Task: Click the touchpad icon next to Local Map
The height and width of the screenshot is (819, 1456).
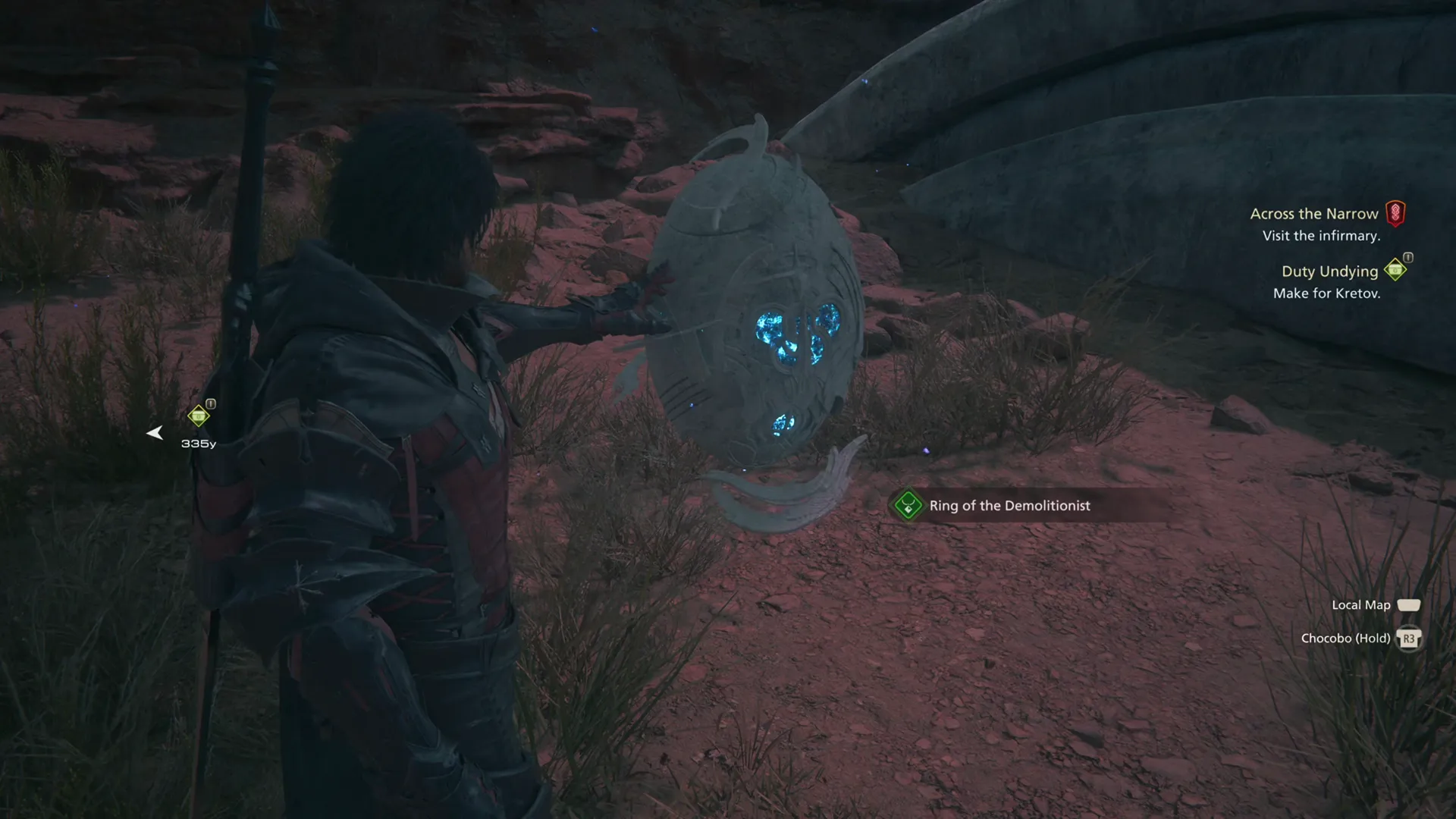Action: pos(1409,604)
